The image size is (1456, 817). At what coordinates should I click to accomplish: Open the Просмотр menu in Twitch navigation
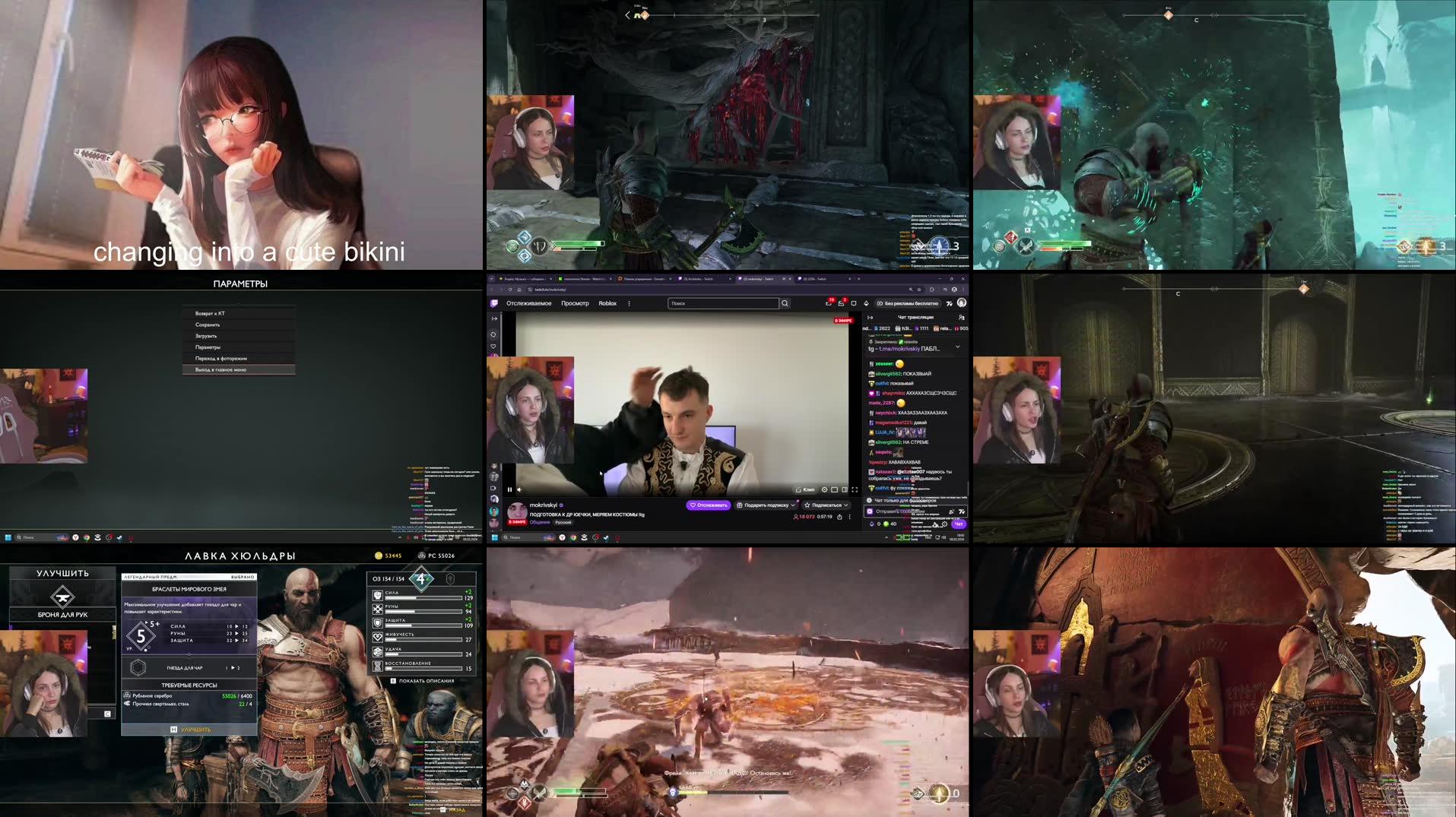pos(576,303)
